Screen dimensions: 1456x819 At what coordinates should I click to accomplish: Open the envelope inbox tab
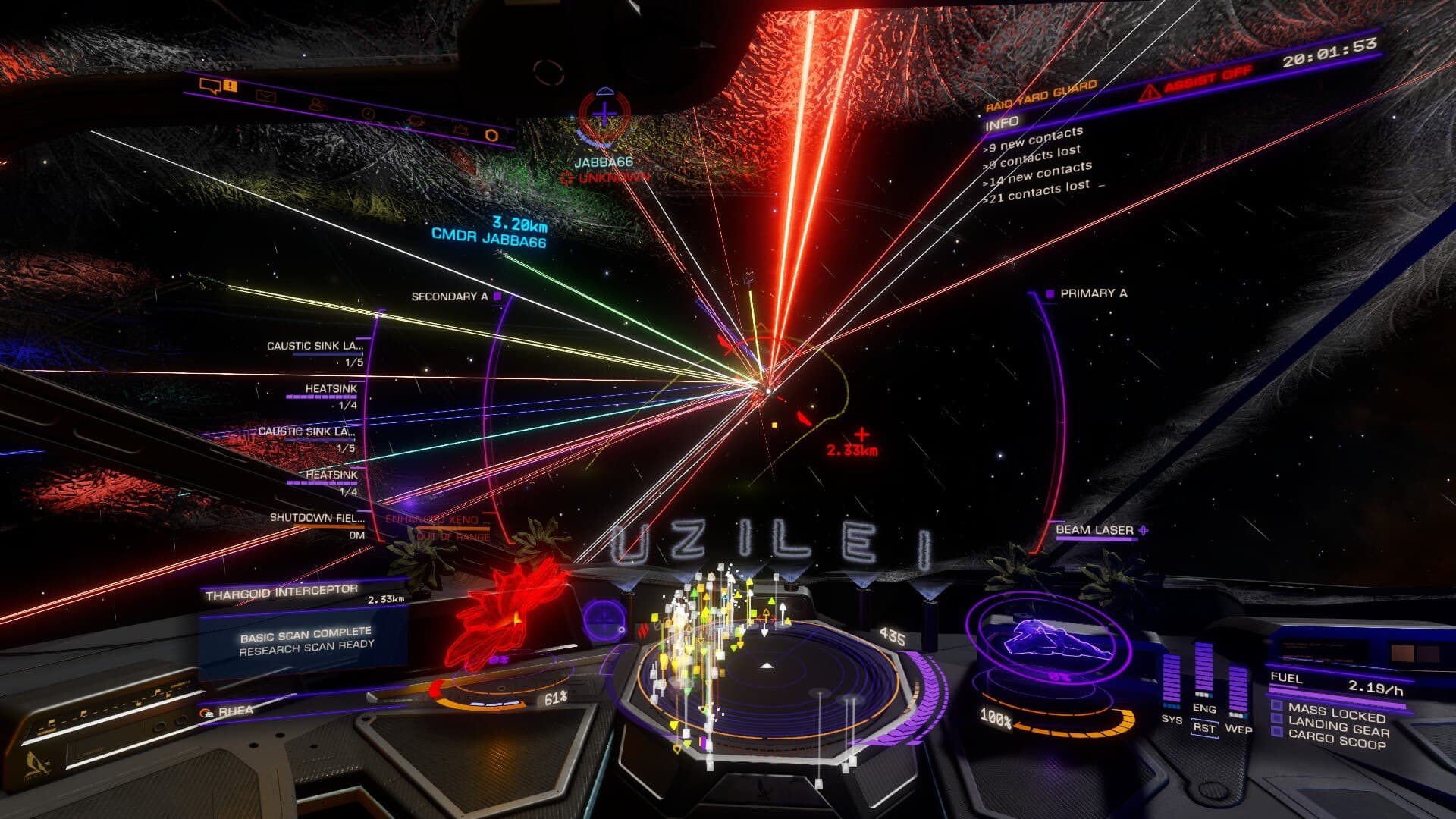coord(265,96)
